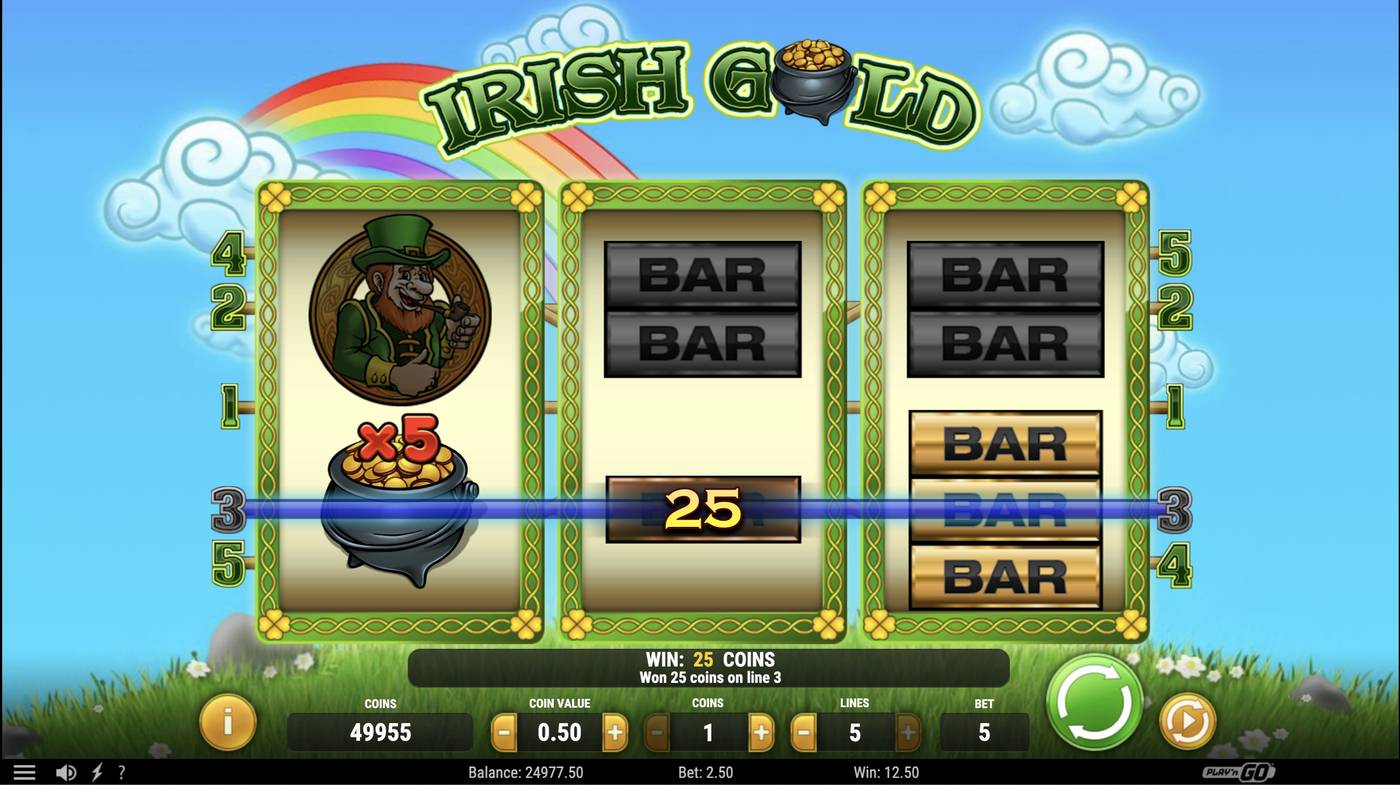
Task: Open the hamburger game menu
Action: [24, 770]
